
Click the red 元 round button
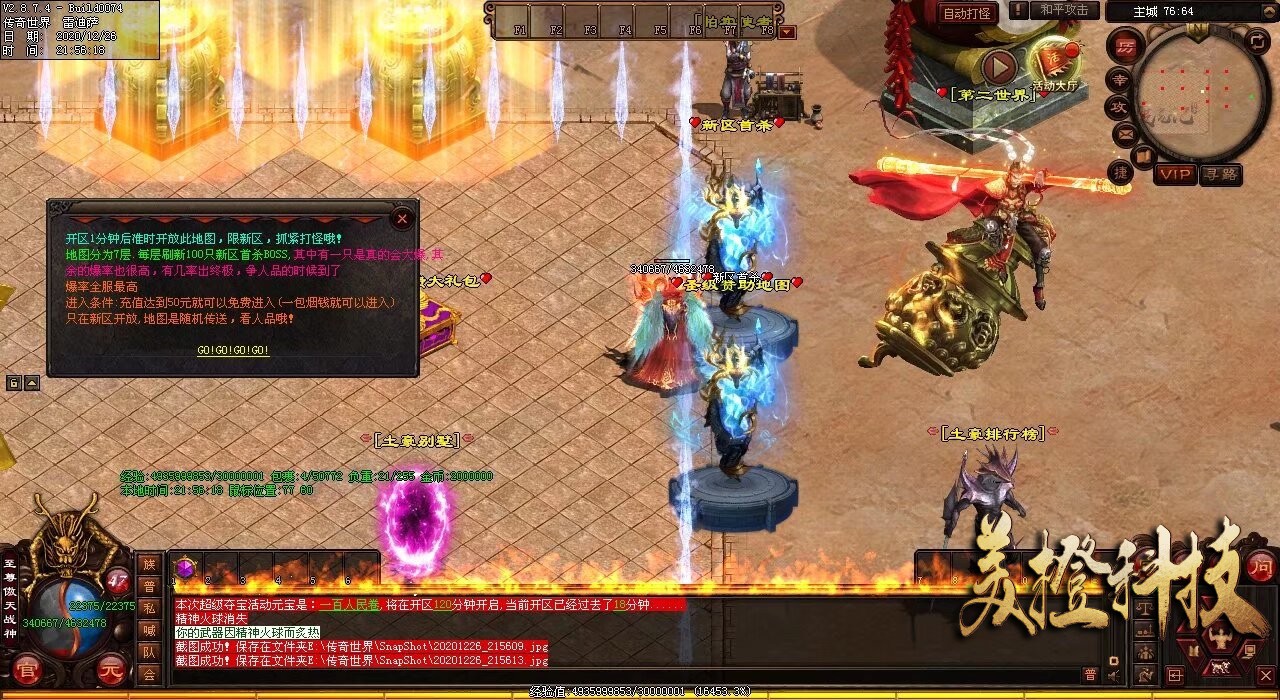(x=110, y=672)
